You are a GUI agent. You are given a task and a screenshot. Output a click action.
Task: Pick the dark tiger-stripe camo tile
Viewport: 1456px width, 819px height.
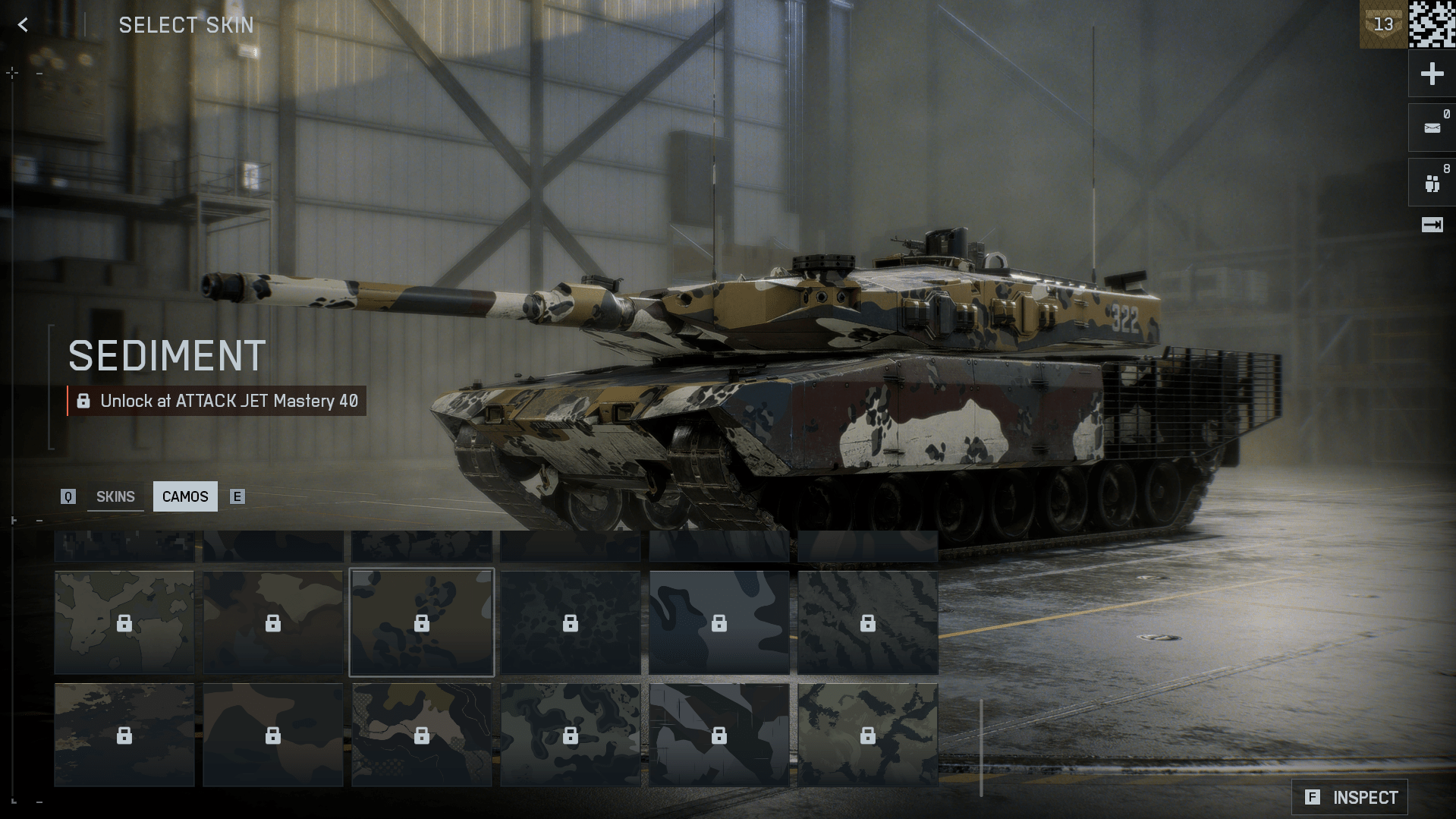coord(867,622)
